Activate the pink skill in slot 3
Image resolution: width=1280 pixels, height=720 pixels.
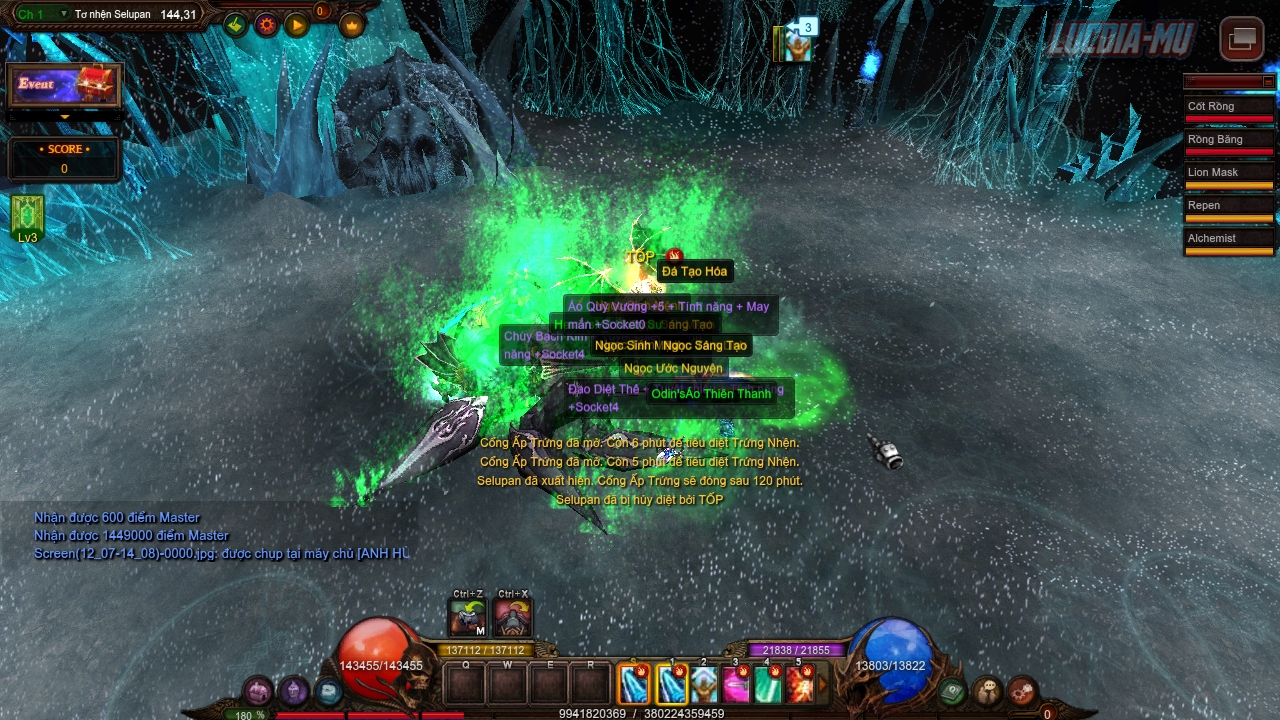tap(736, 685)
